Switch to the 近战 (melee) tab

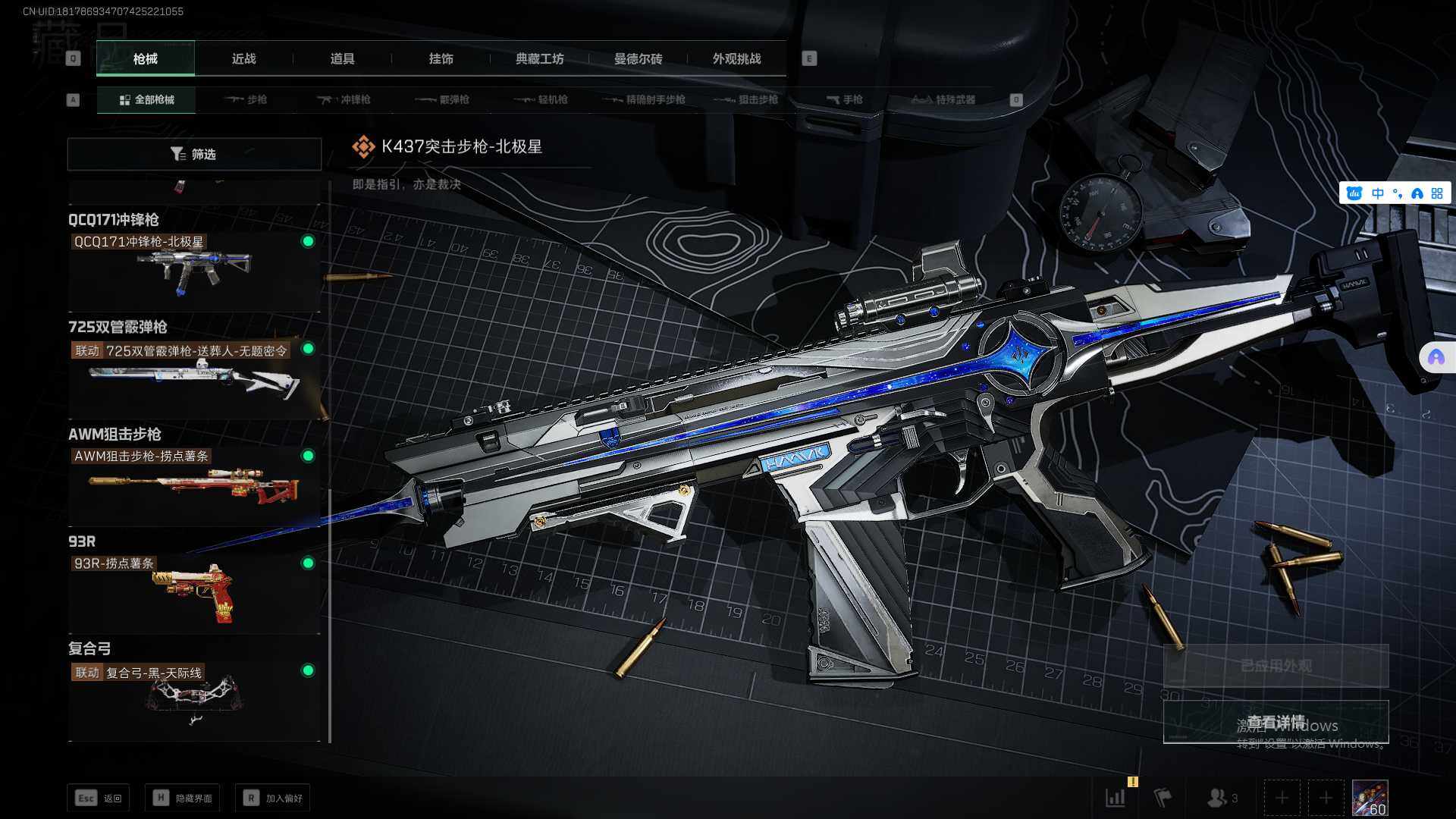[243, 59]
